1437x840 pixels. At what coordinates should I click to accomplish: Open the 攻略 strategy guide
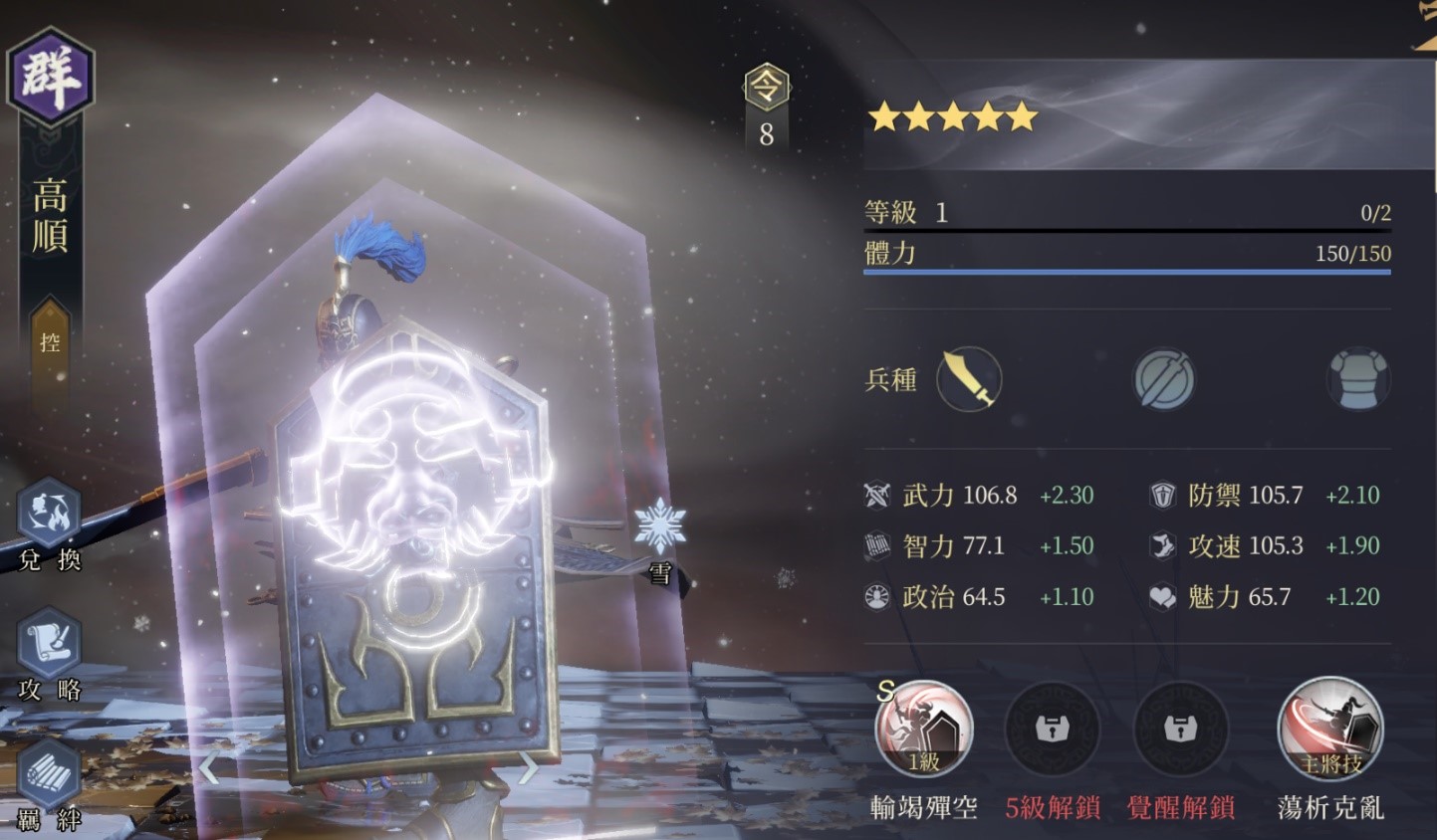[x=49, y=647]
